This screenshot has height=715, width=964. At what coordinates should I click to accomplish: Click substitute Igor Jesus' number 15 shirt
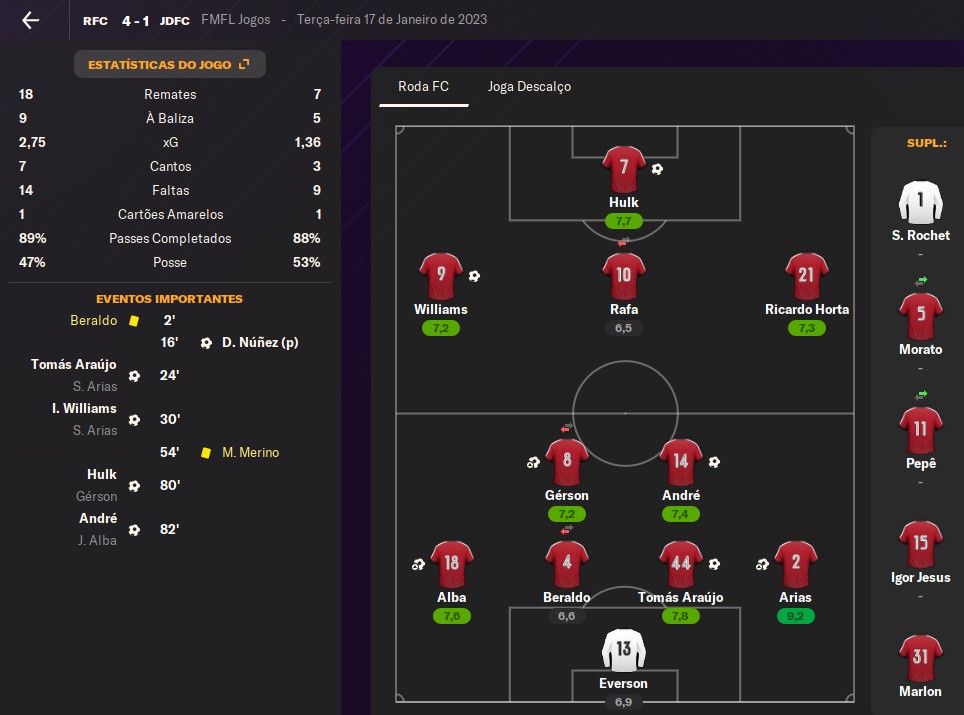coord(921,544)
